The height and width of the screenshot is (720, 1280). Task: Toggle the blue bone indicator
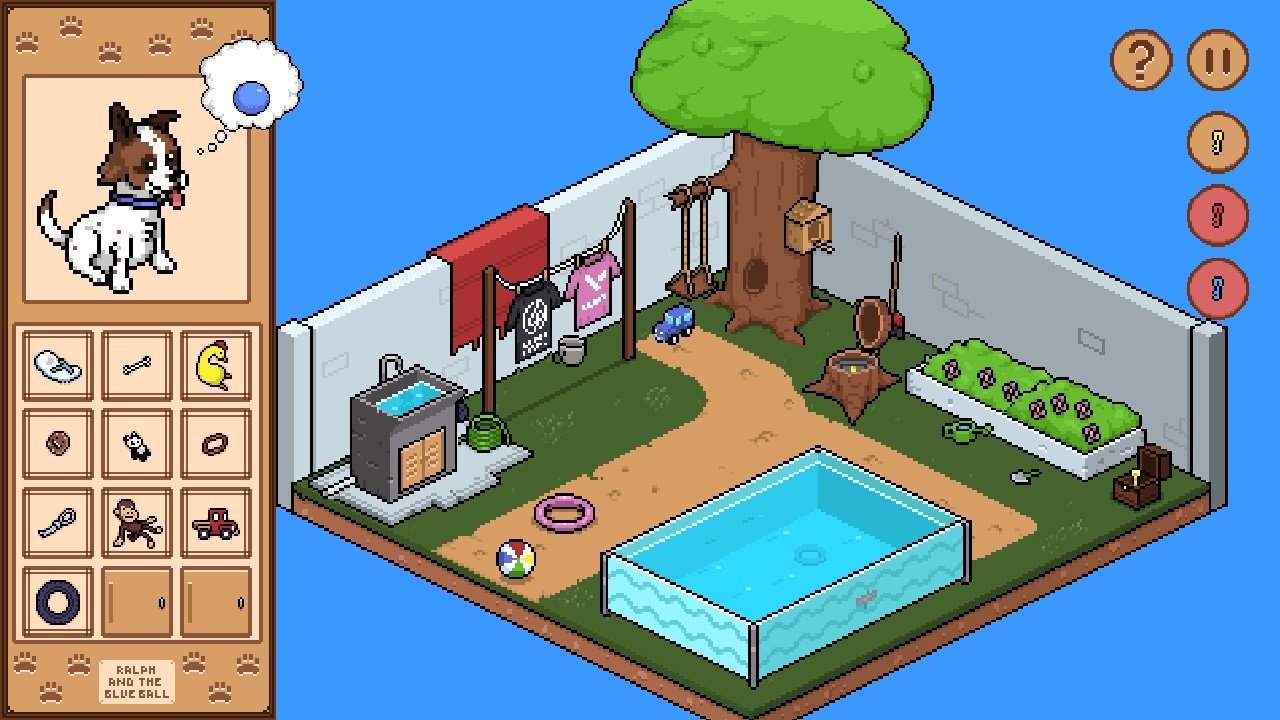pos(1216,290)
